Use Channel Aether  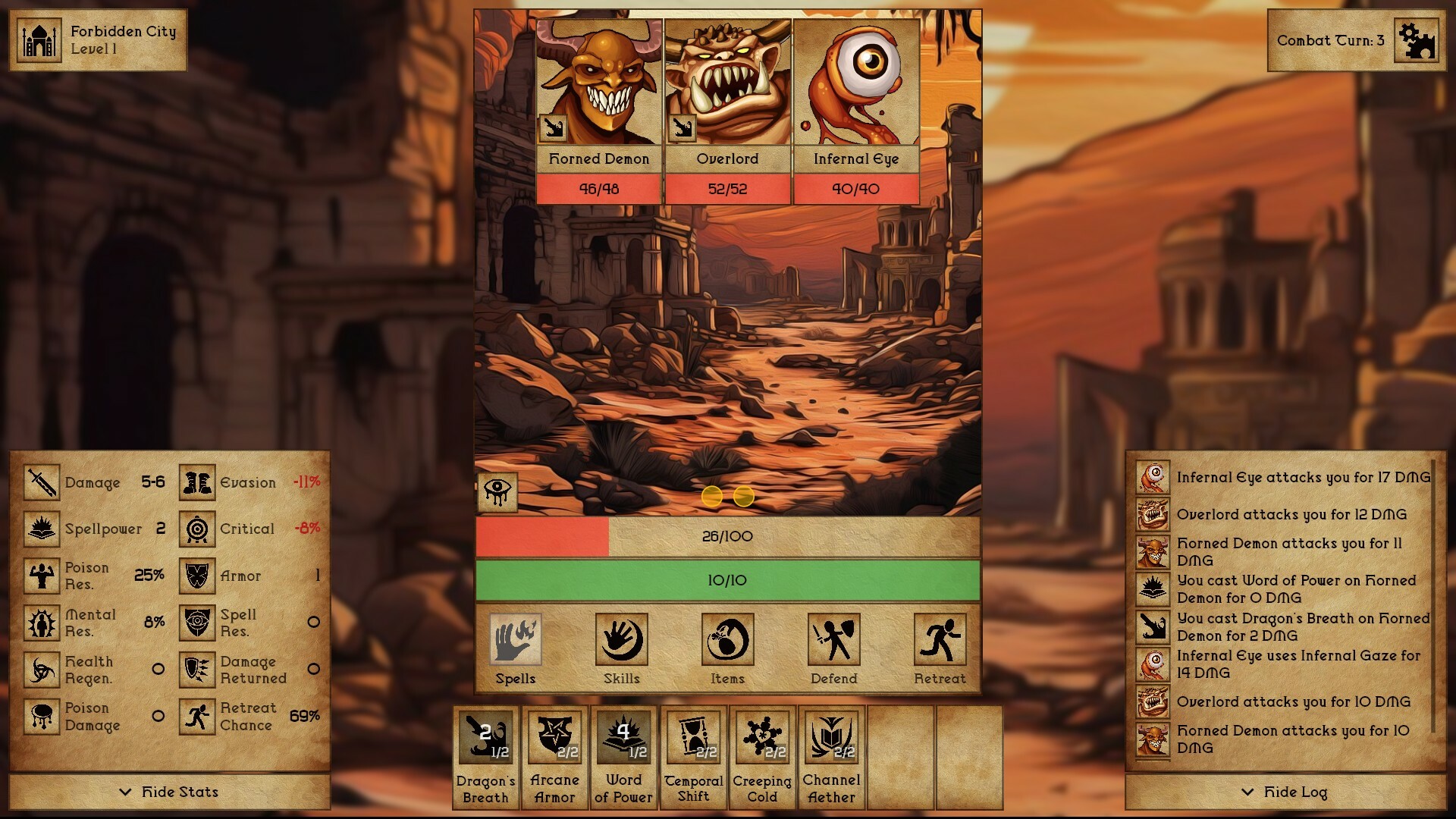coord(831,736)
